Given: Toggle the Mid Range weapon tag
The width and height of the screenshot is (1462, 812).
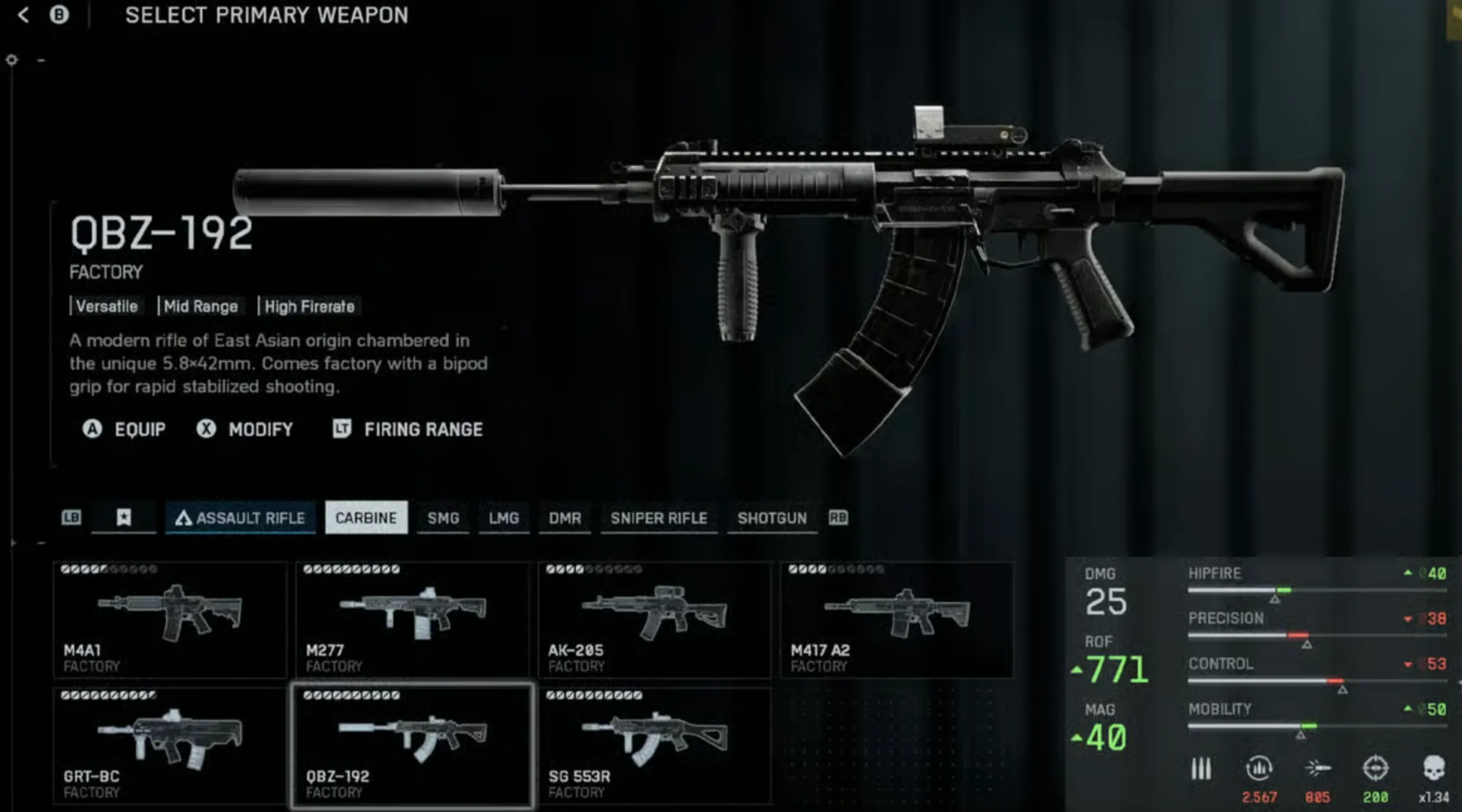Looking at the screenshot, I should 200,306.
